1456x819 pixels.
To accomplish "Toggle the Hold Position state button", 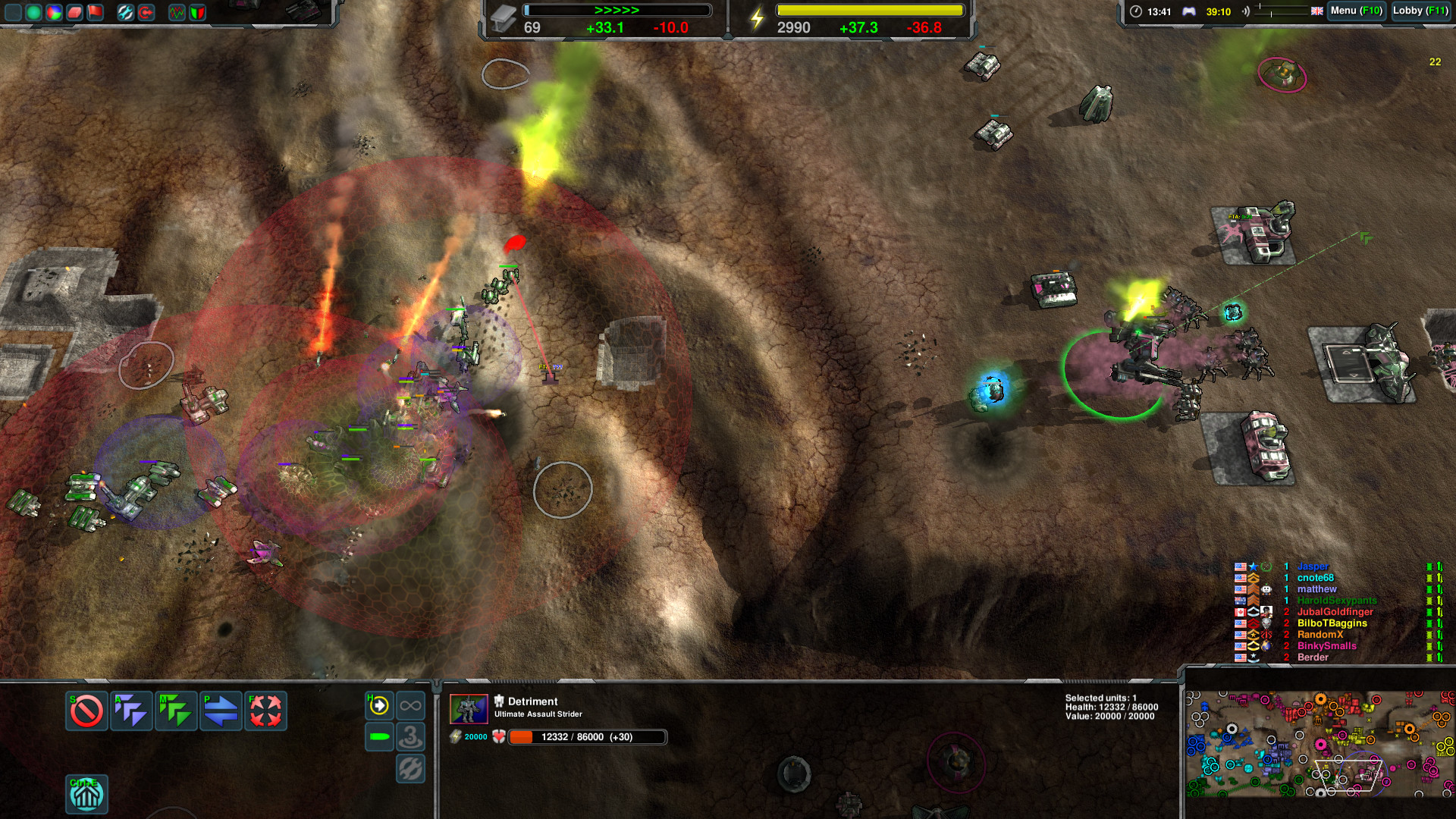I will point(379,706).
